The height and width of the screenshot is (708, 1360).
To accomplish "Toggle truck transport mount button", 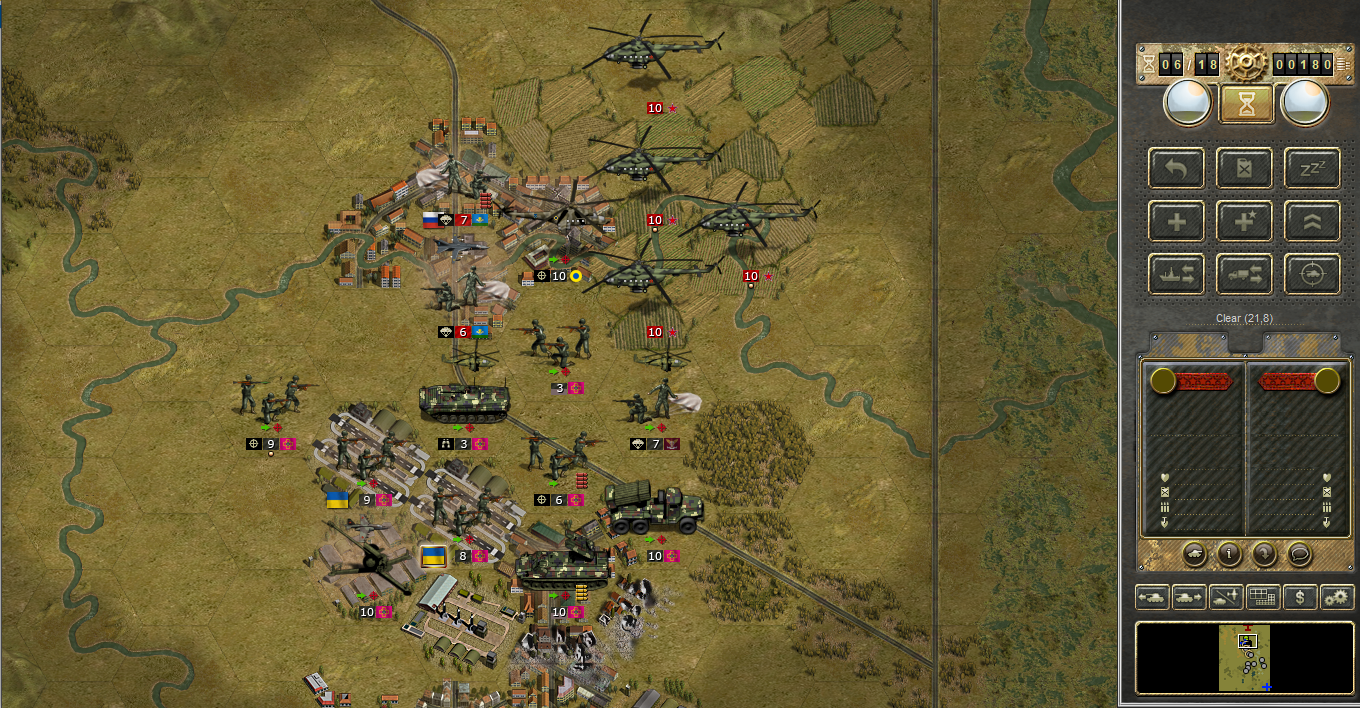I will coord(1244,273).
